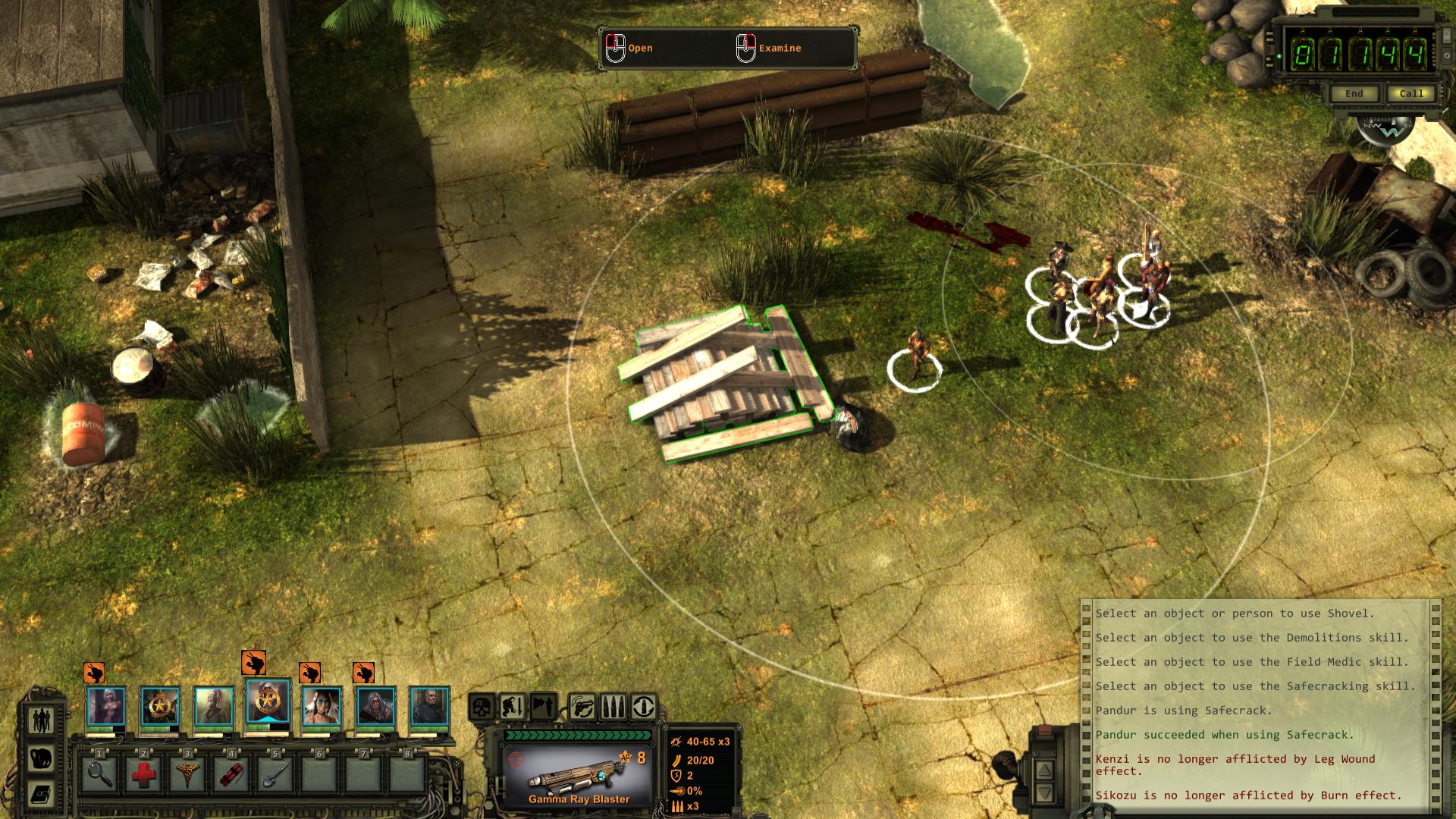Viewport: 1456px width, 819px height.
Task: Open the party squad silhouettes button
Action: point(42,719)
